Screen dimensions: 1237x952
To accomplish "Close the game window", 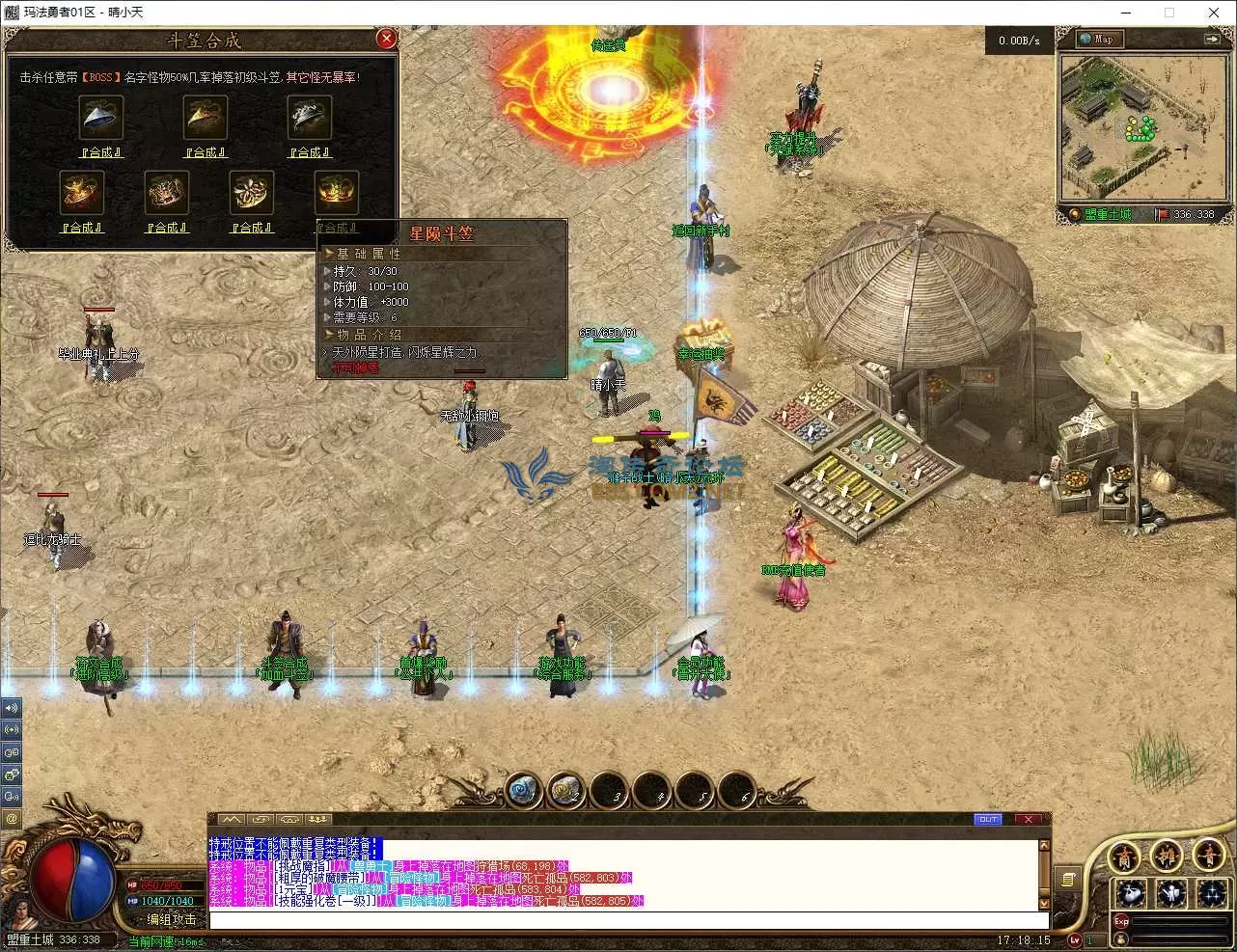I will pyautogui.click(x=1214, y=13).
